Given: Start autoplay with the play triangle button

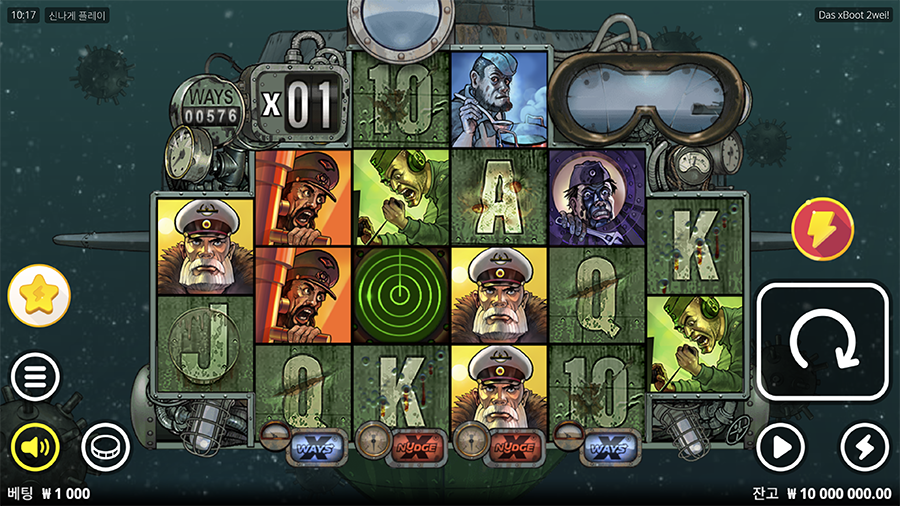Looking at the screenshot, I should [780, 447].
